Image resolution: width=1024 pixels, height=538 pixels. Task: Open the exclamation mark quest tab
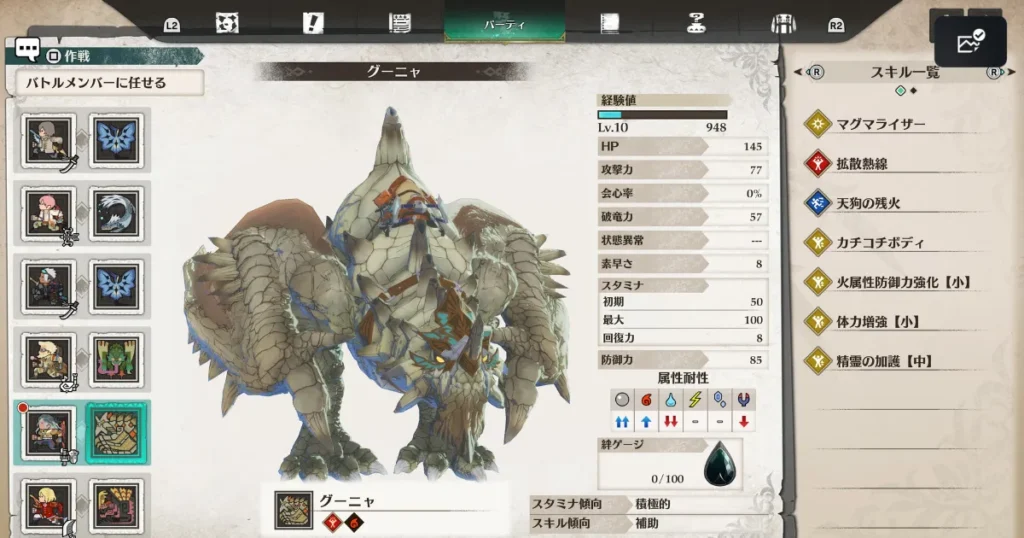(x=313, y=22)
